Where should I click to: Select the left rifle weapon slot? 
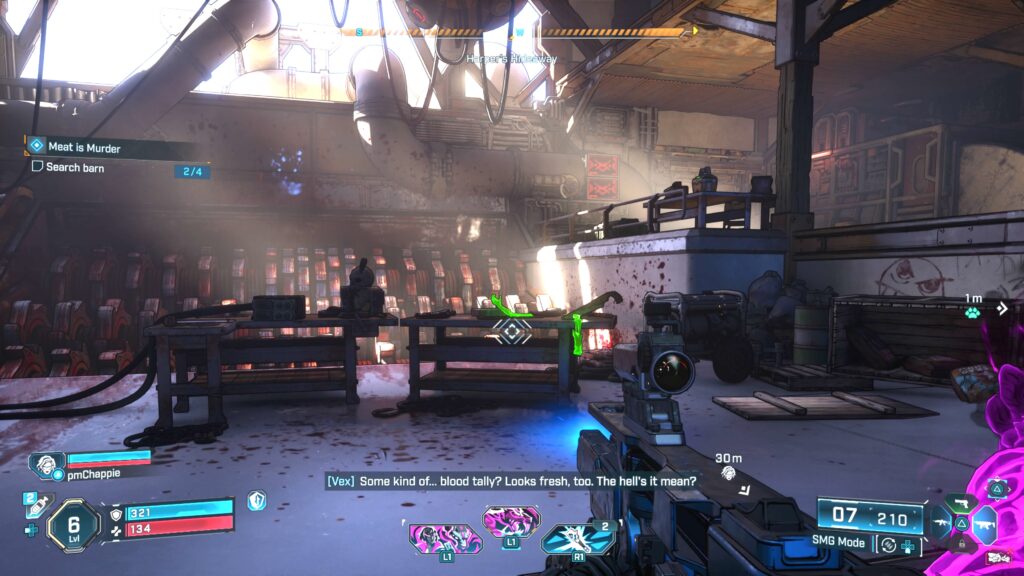coord(942,521)
